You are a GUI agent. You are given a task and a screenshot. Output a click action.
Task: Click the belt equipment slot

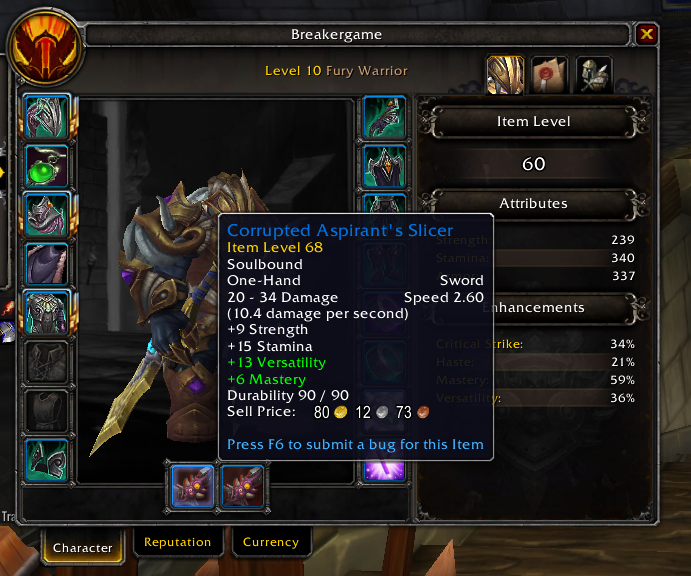[384, 165]
